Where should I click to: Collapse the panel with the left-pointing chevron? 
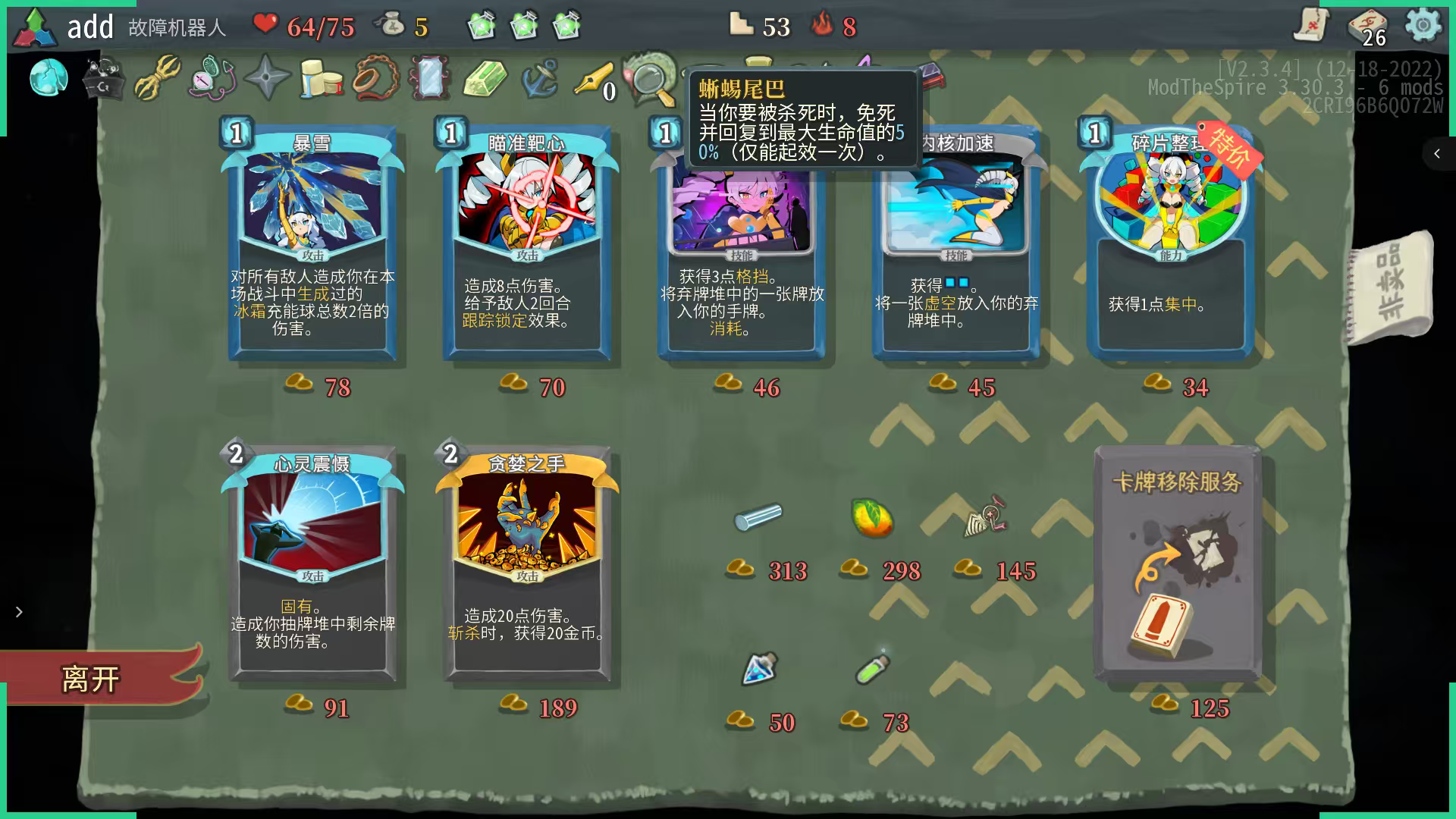[x=1436, y=154]
